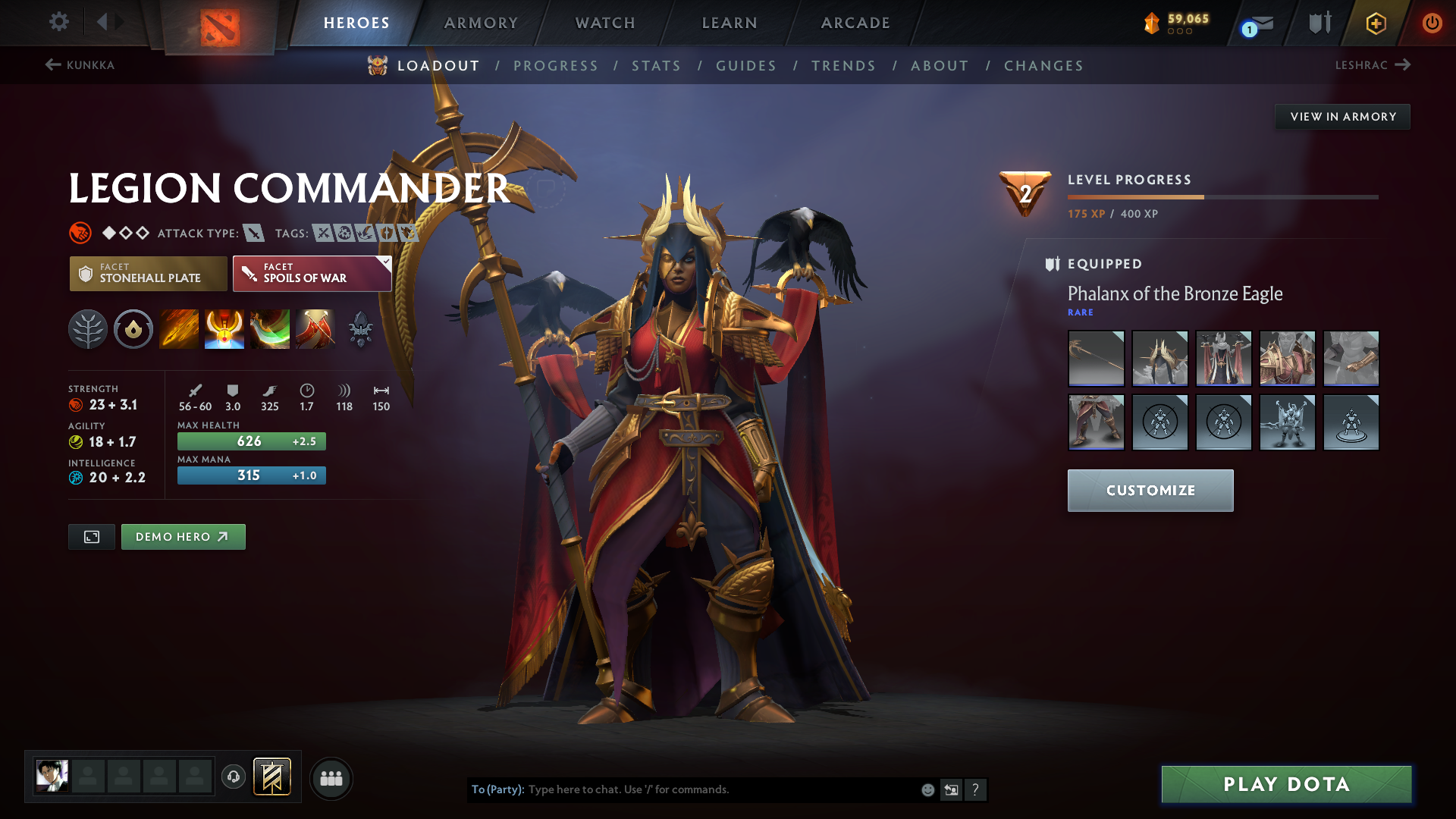Click the innate ability icon beside talents
This screenshot has height=819, width=1456.
coord(133,329)
